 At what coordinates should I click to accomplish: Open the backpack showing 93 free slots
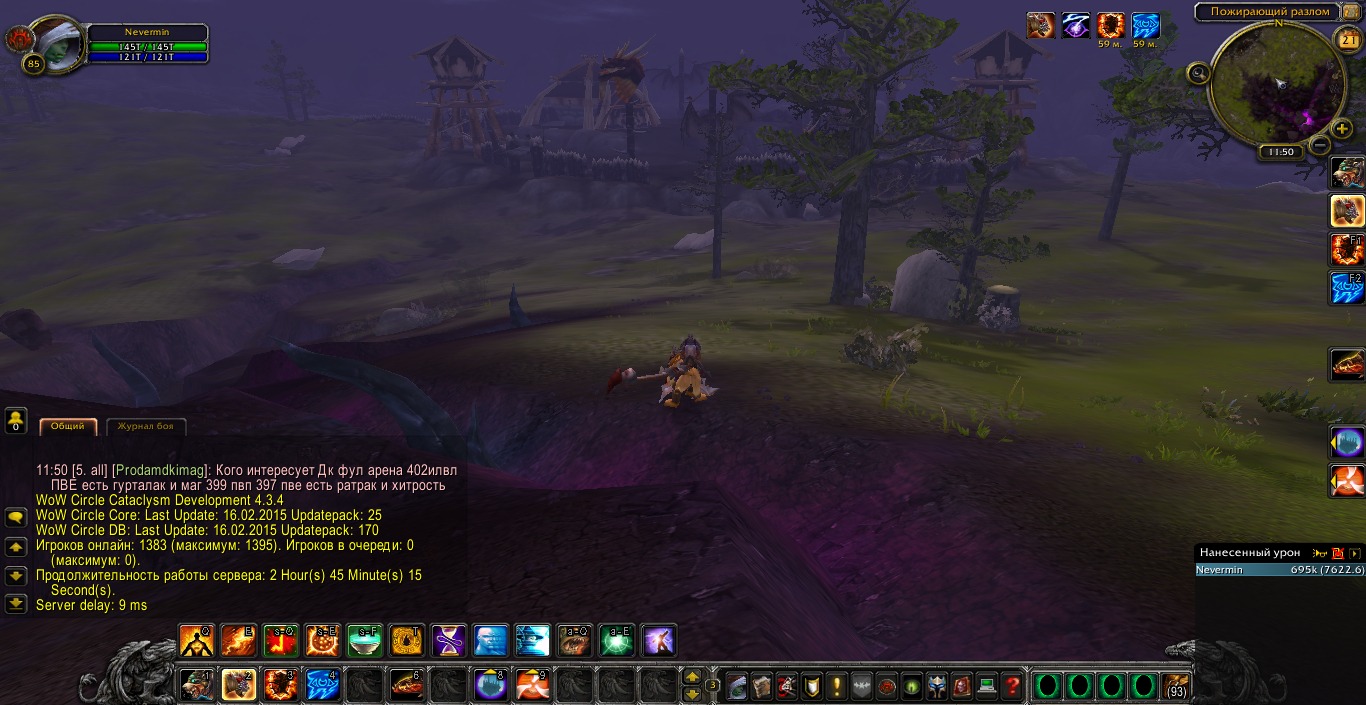1177,686
